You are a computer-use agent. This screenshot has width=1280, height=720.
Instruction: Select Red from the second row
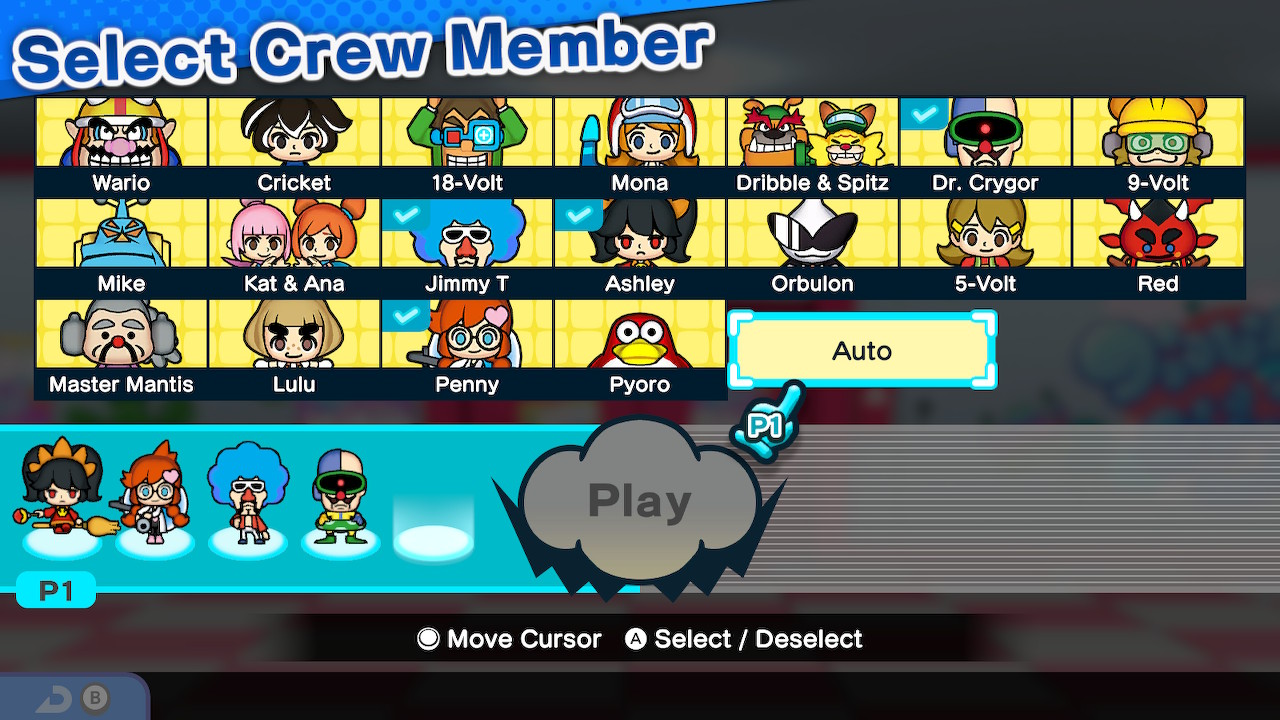pyautogui.click(x=1158, y=236)
